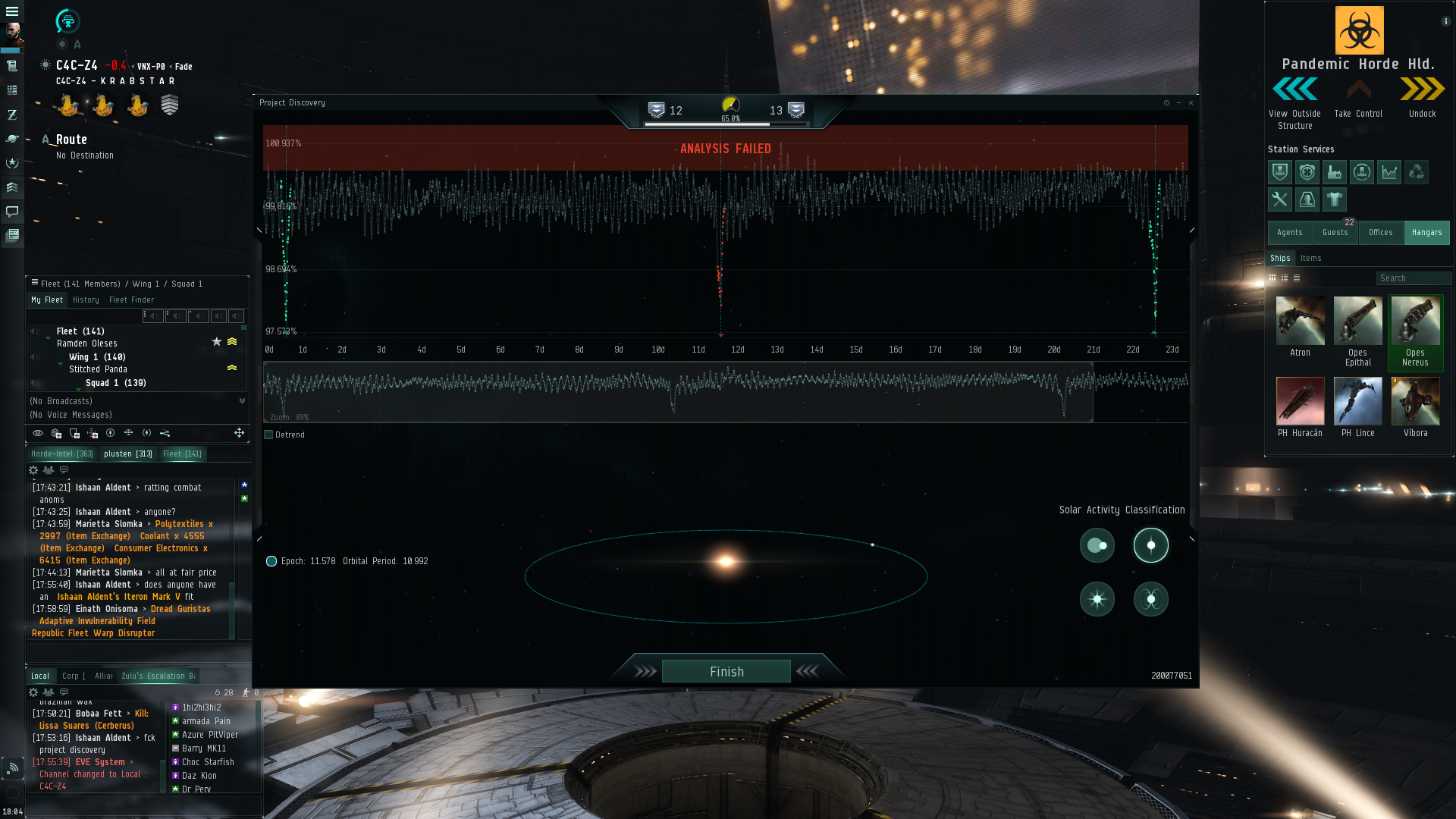Toggle the Detrend checkbox
This screenshot has width=1456, height=819.
268,435
